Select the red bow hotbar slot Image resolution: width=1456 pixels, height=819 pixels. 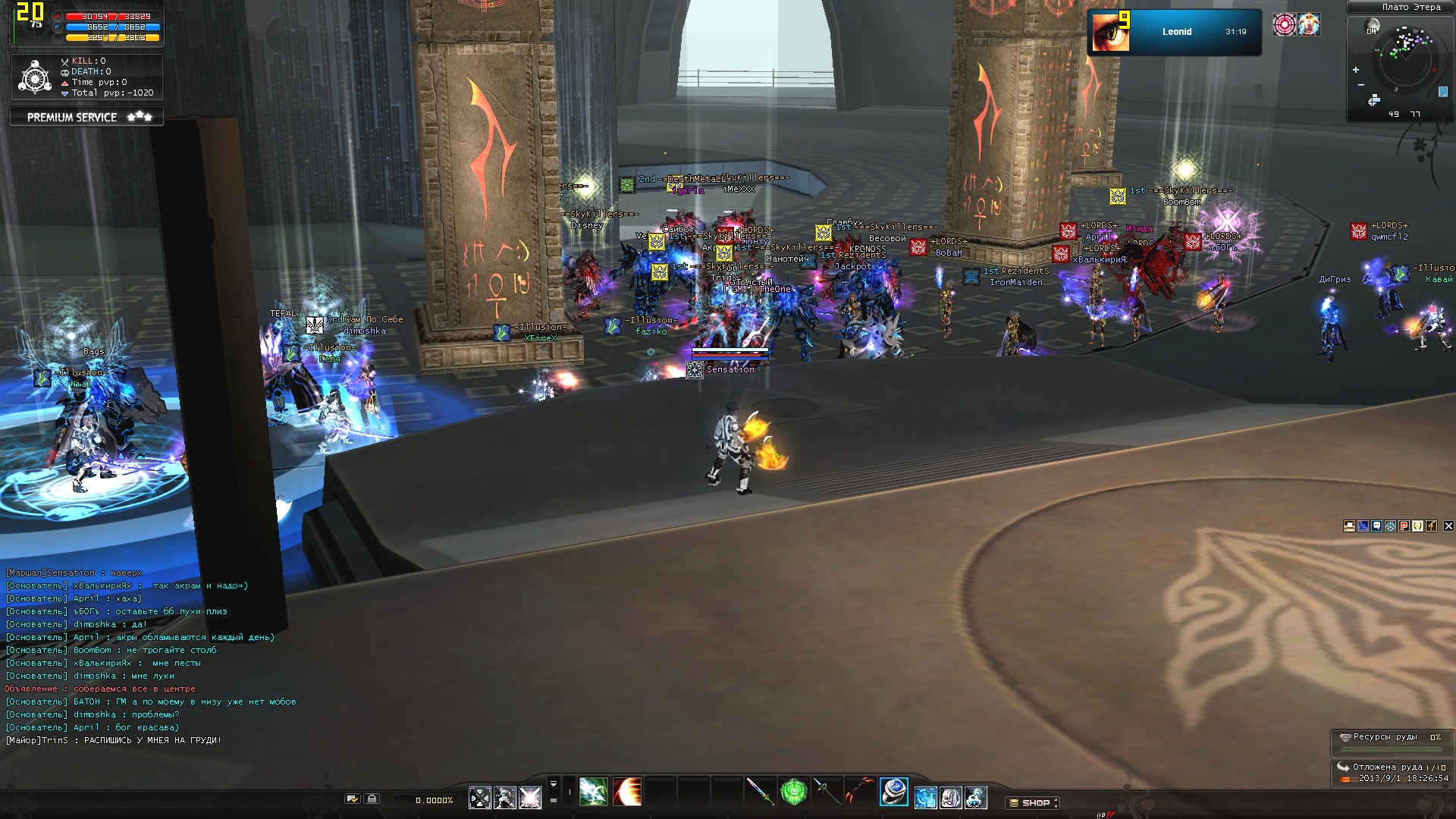pyautogui.click(x=860, y=792)
